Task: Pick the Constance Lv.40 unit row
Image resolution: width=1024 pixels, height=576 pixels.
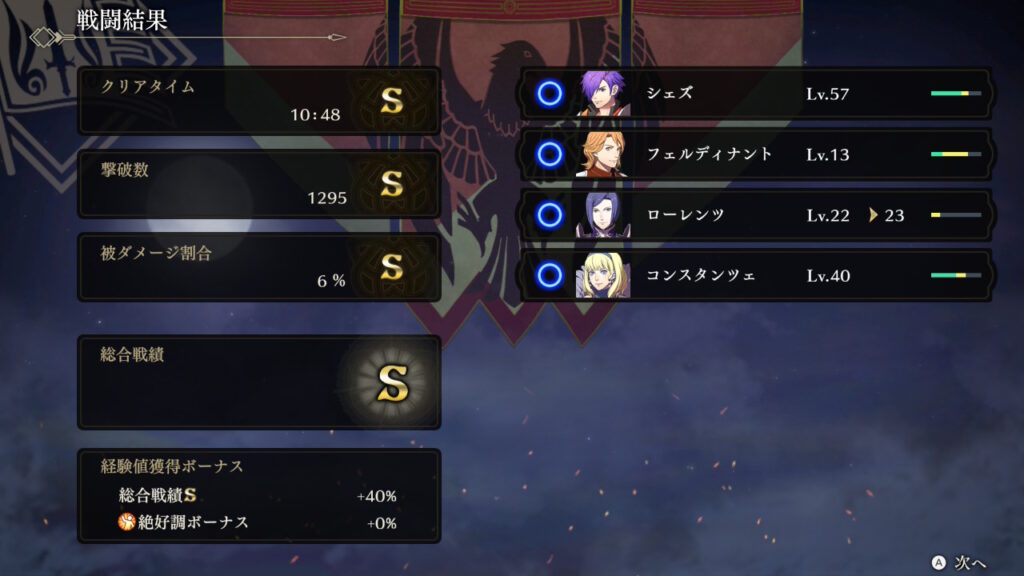Action: (x=755, y=275)
